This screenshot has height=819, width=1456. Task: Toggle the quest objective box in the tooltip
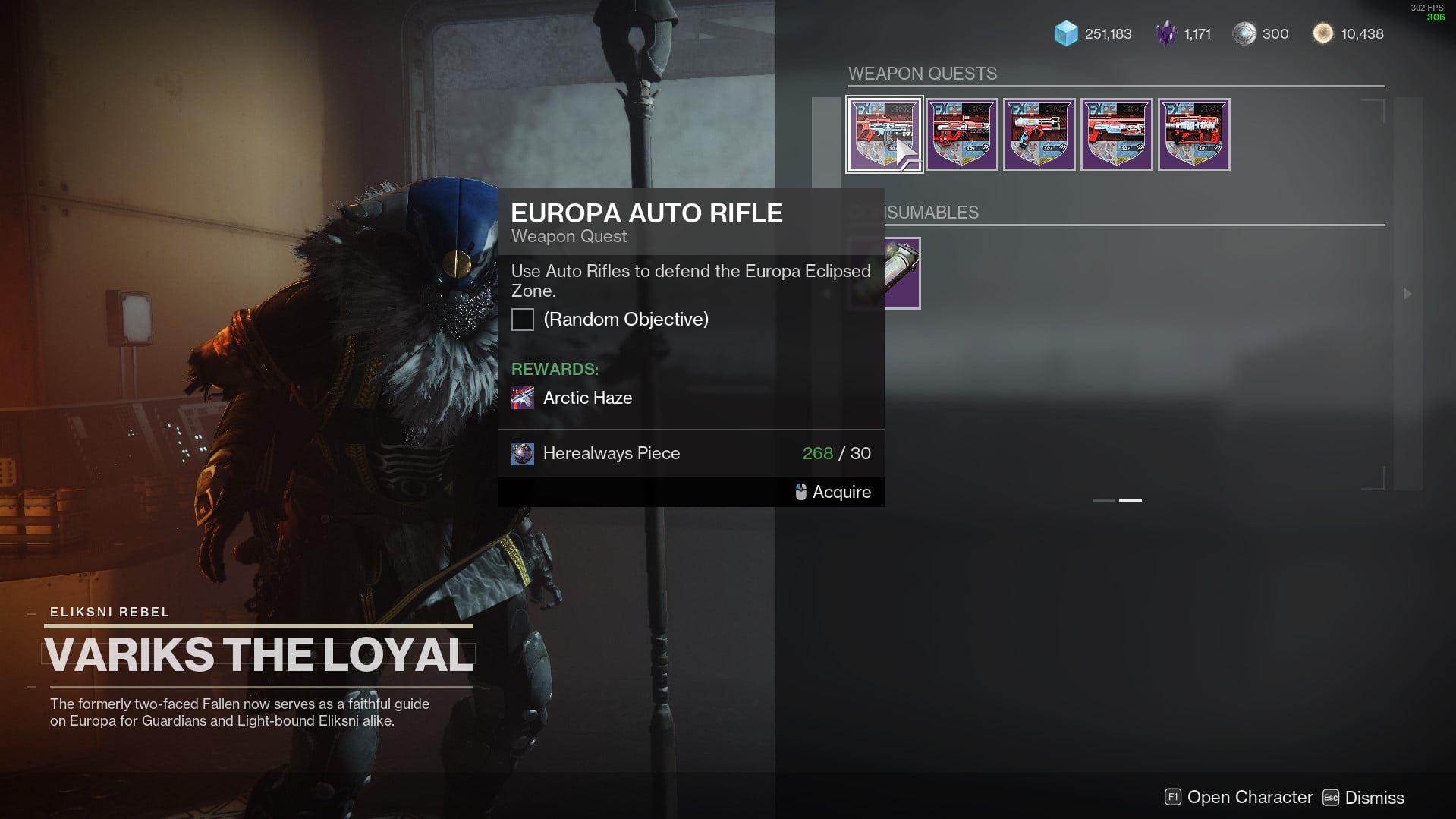(522, 320)
